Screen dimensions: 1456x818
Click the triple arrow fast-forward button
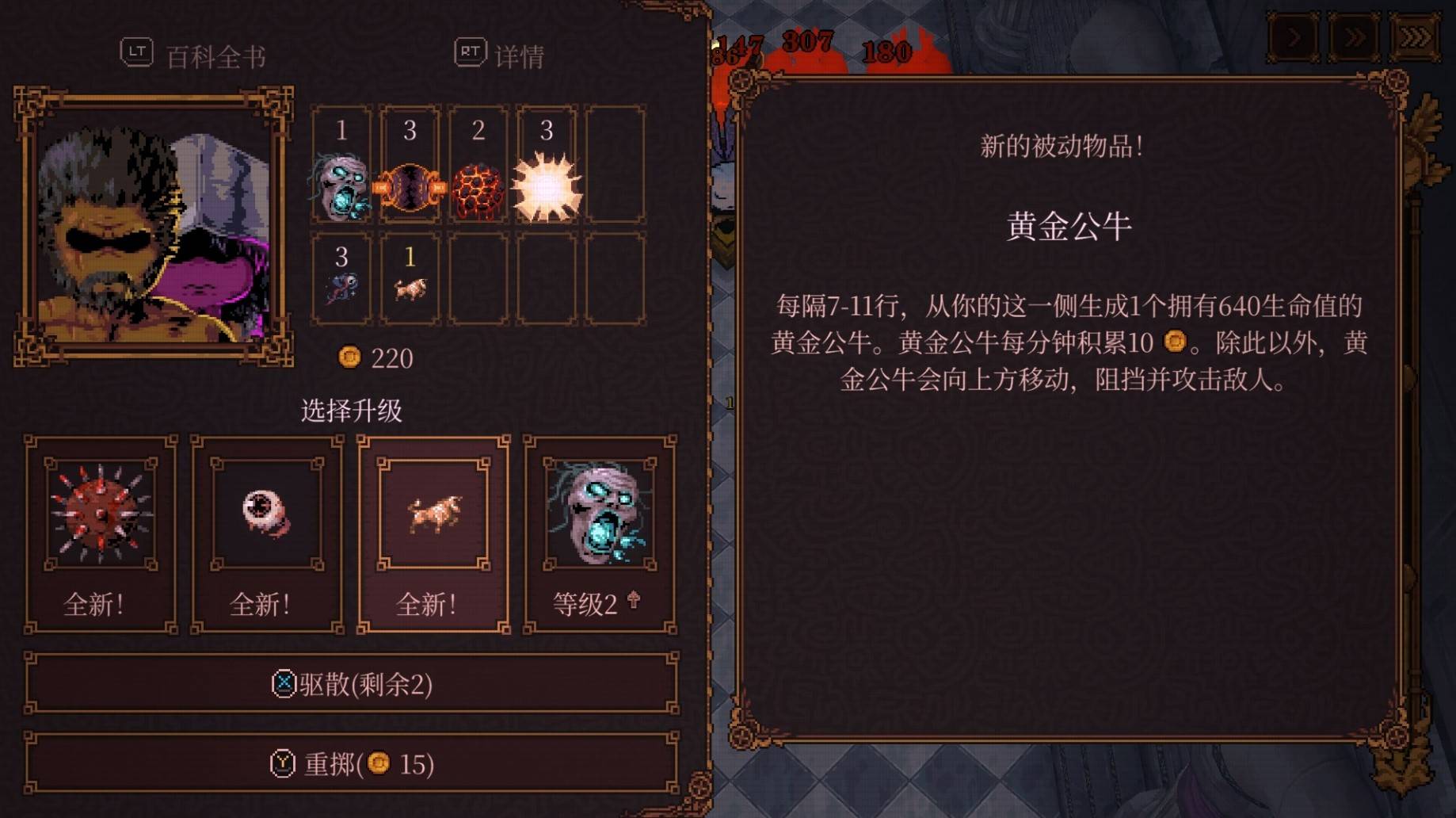click(1415, 35)
